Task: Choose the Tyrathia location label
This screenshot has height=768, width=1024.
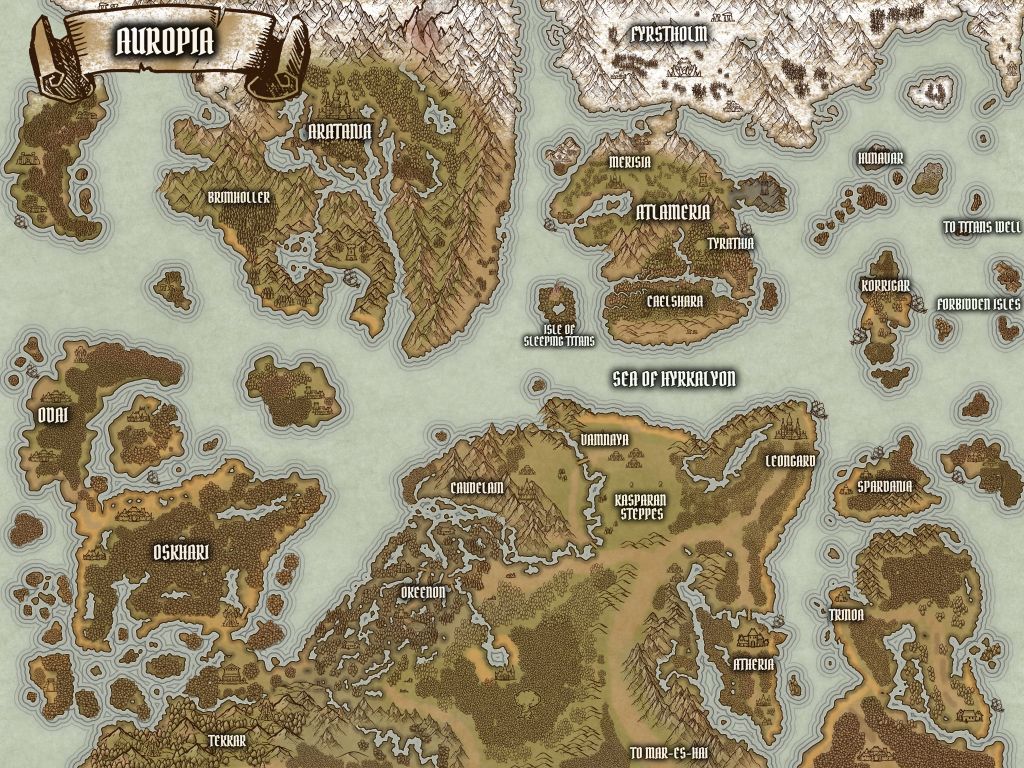Action: [x=731, y=243]
